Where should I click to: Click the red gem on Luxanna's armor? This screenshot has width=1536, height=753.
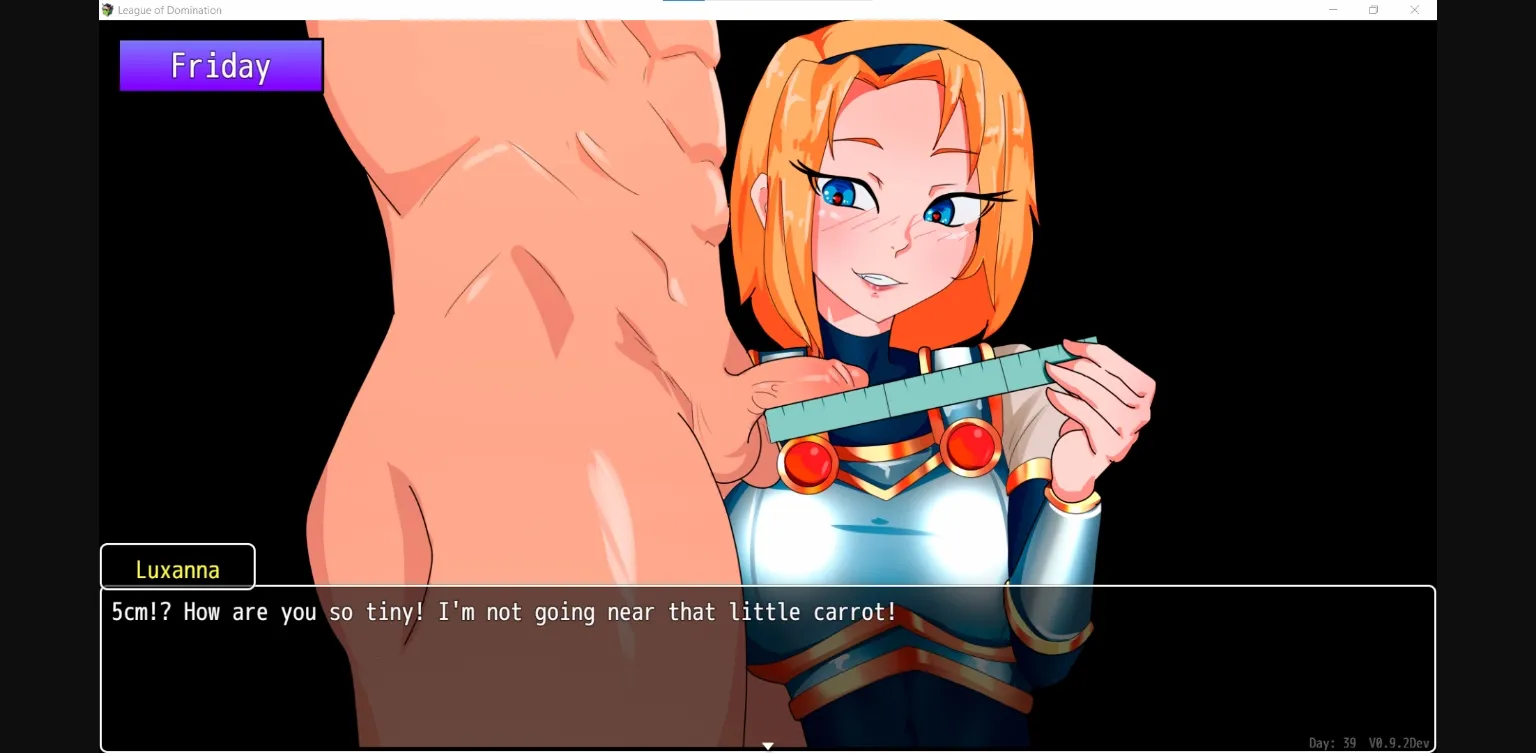click(810, 462)
